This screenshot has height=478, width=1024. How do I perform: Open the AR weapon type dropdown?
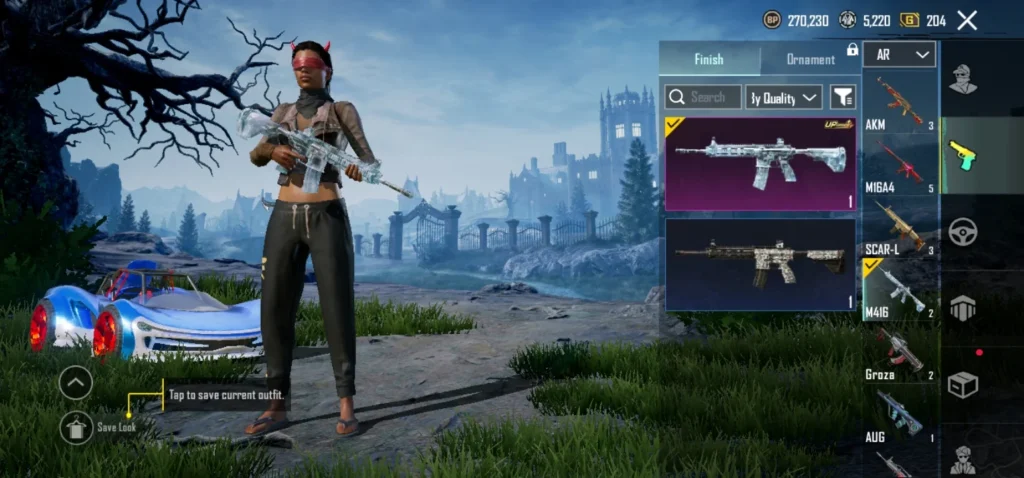point(901,54)
